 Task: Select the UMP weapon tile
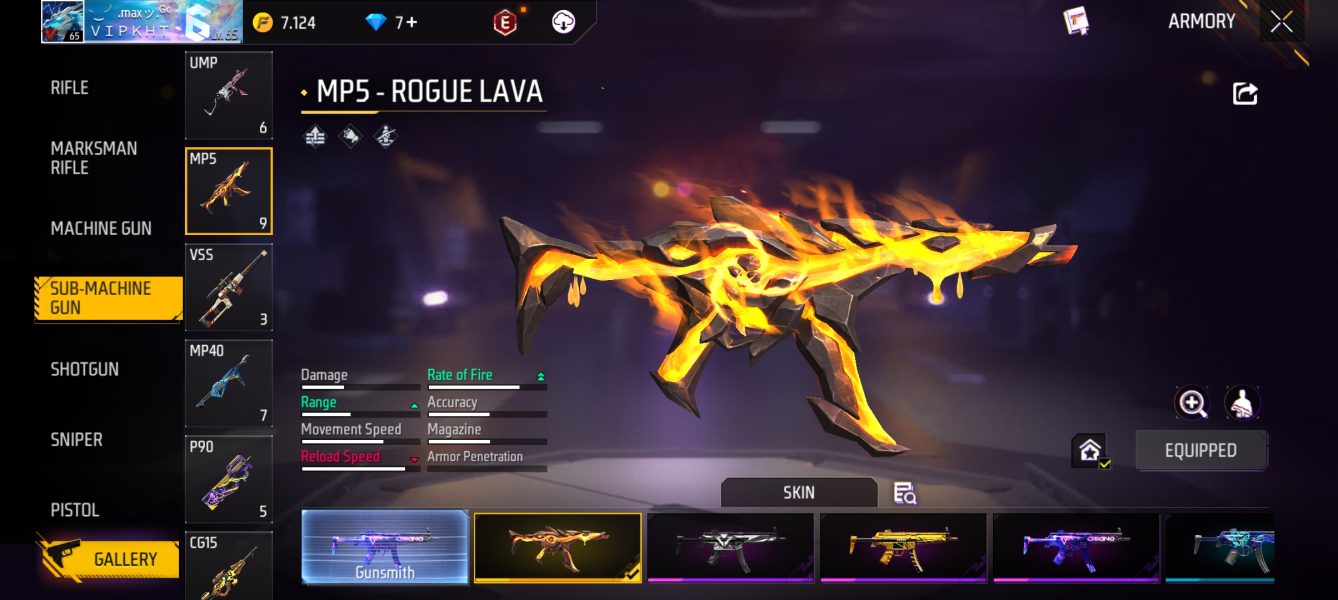(228, 95)
